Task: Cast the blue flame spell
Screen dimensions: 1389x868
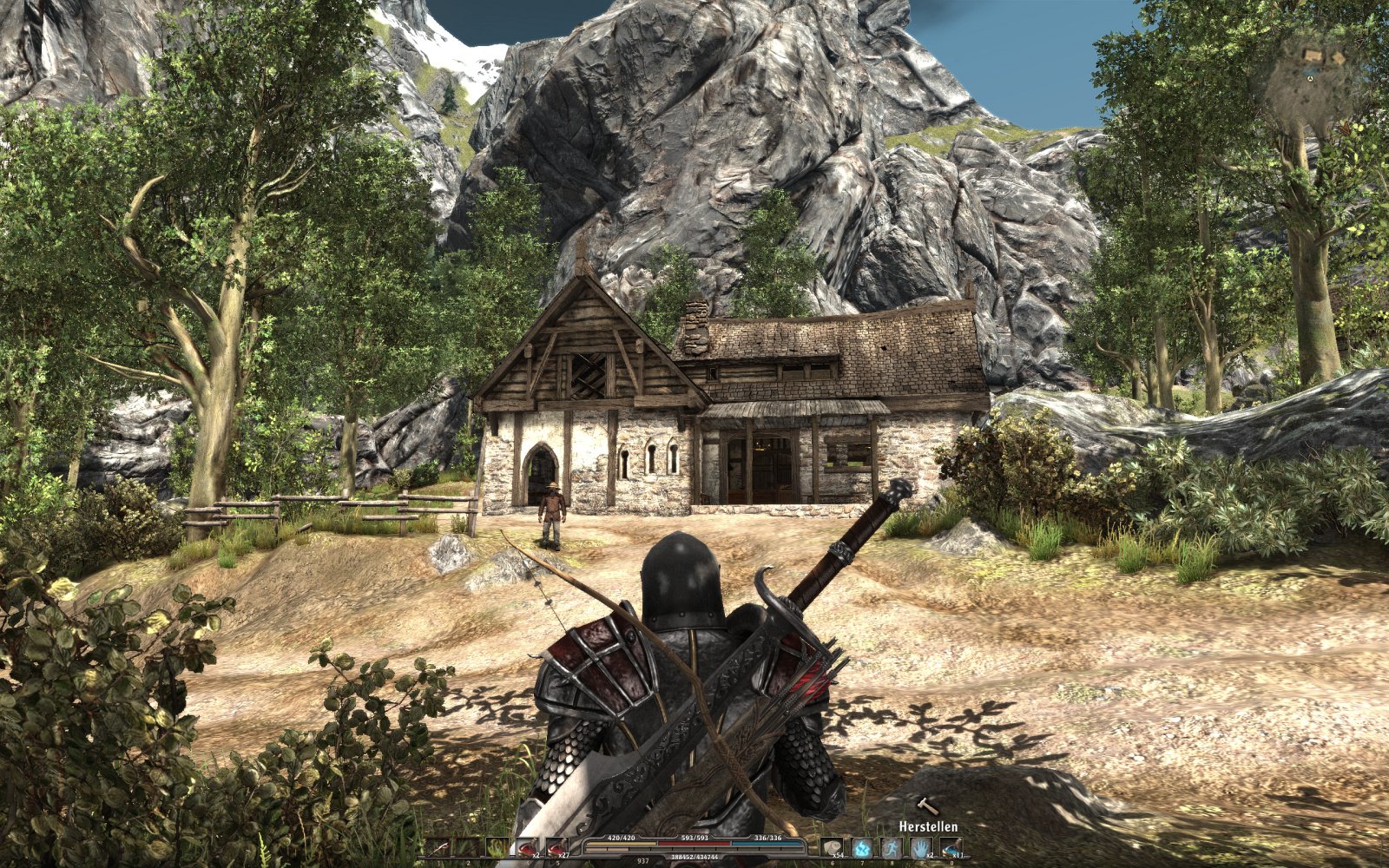Action: (x=863, y=847)
